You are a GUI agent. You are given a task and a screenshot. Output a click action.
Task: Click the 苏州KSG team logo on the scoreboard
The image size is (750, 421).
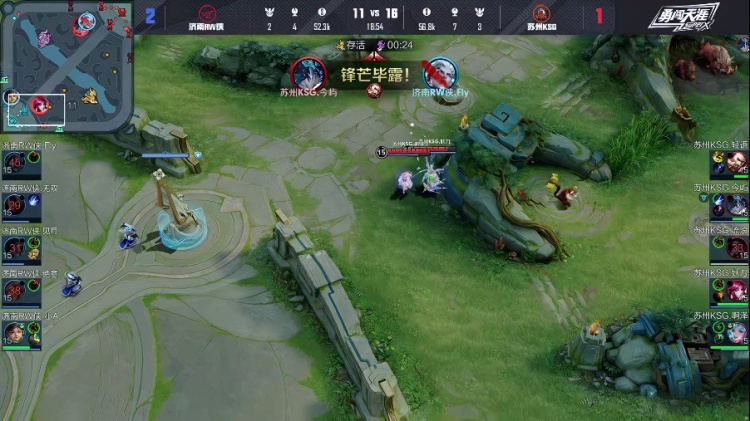pyautogui.click(x=543, y=13)
